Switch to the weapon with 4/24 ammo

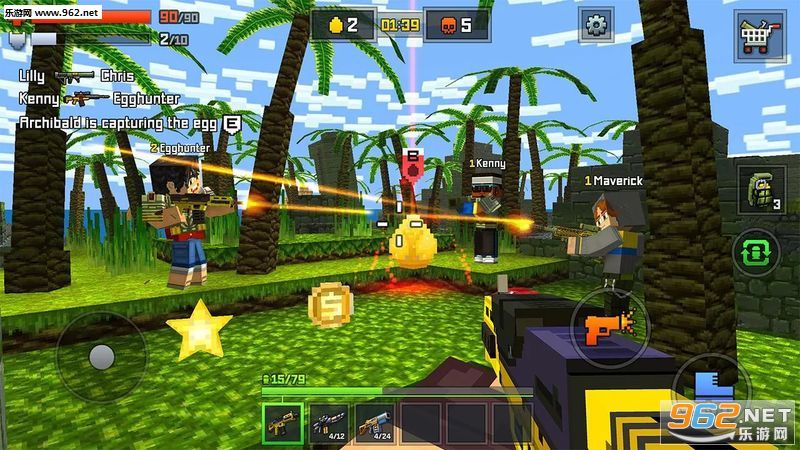click(x=374, y=421)
